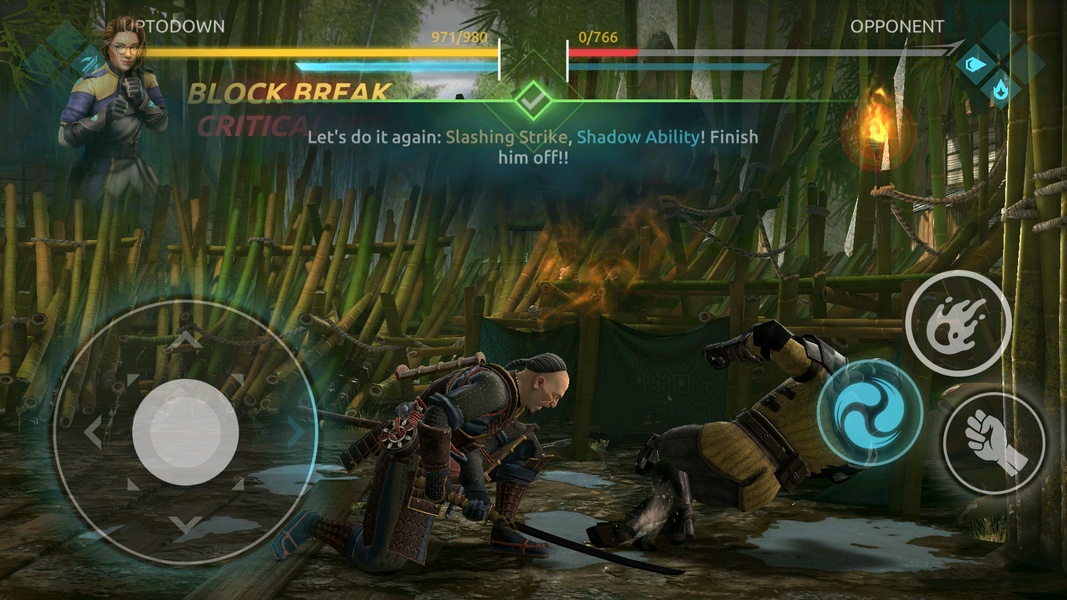Tap the joystick's right arrow
The width and height of the screenshot is (1067, 600).
pos(295,432)
